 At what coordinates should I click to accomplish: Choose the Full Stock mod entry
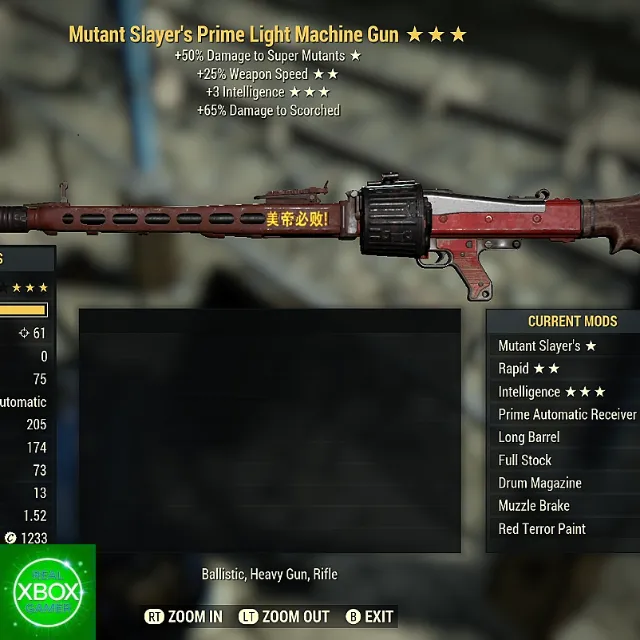click(525, 460)
